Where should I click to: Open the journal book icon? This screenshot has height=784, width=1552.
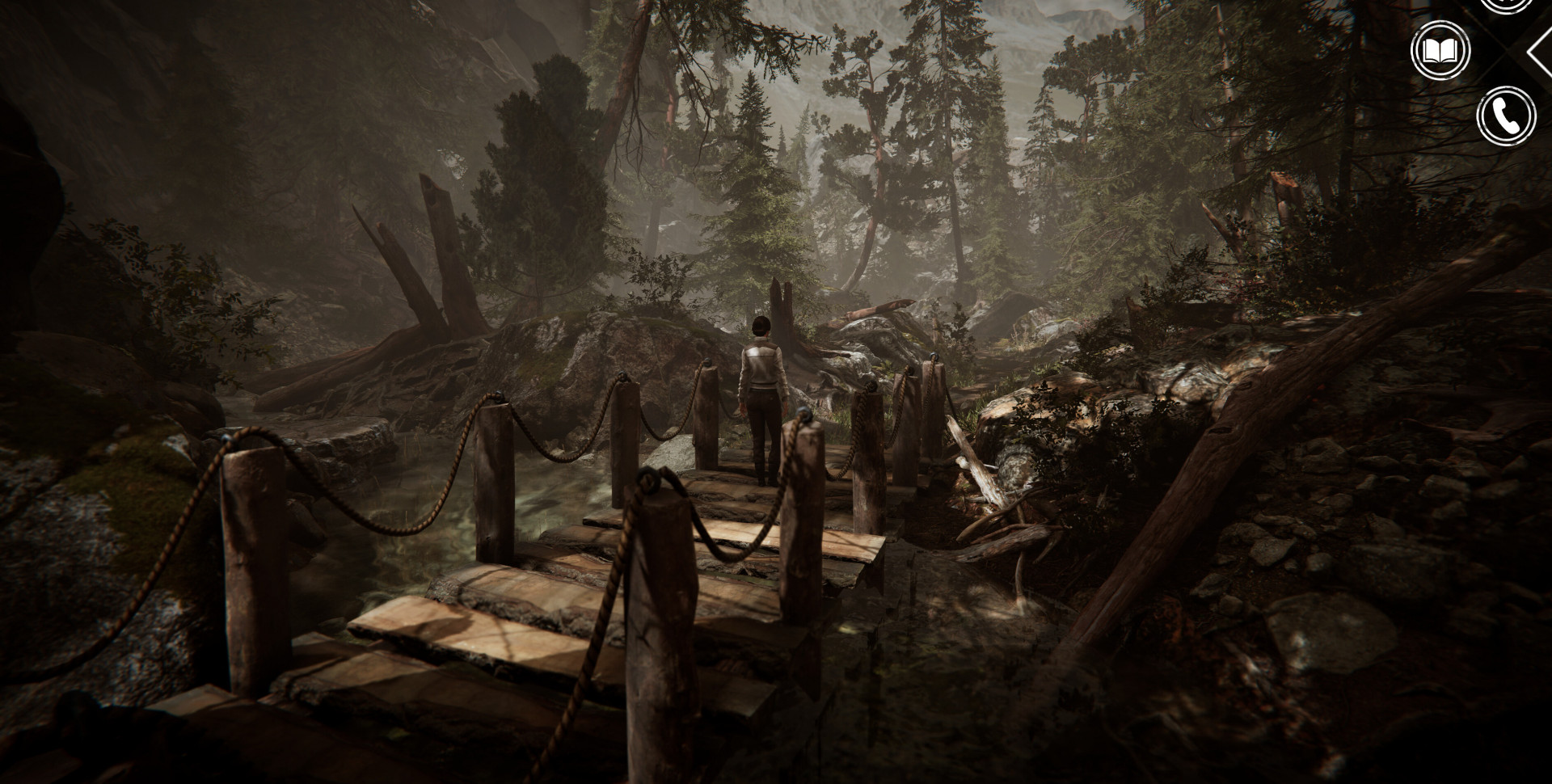[1440, 52]
